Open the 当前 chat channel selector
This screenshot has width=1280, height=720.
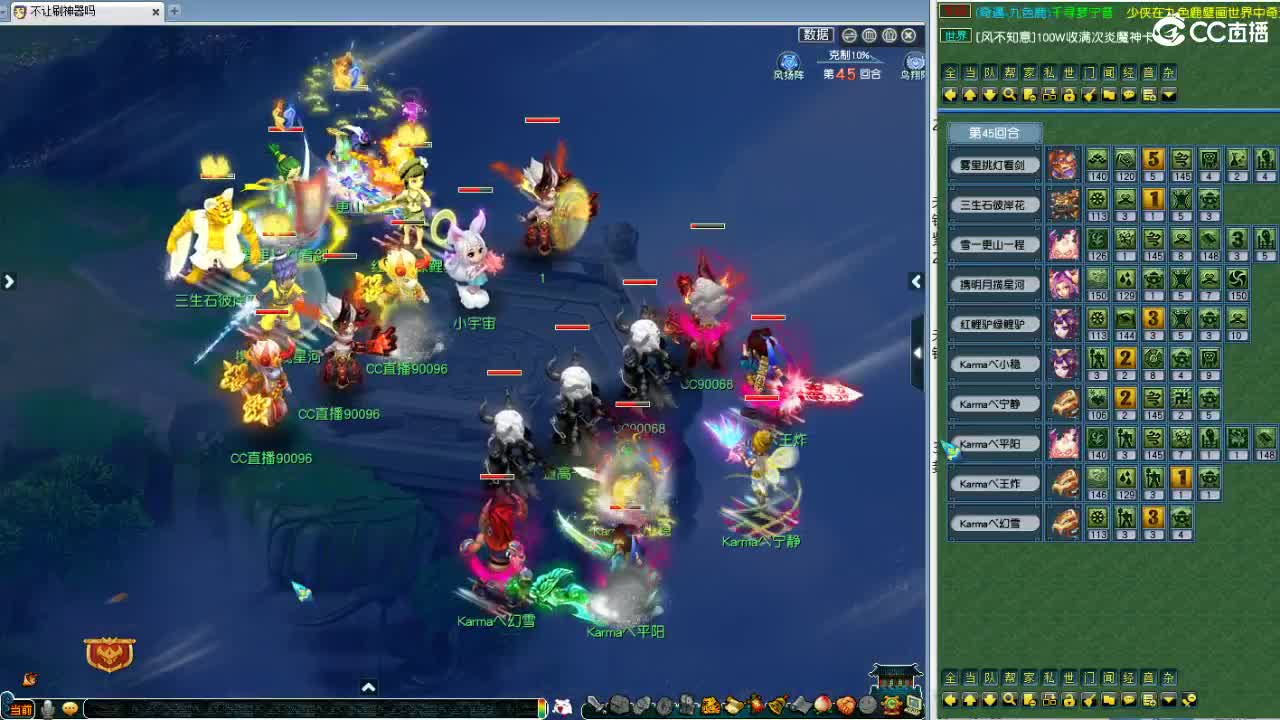[23, 705]
